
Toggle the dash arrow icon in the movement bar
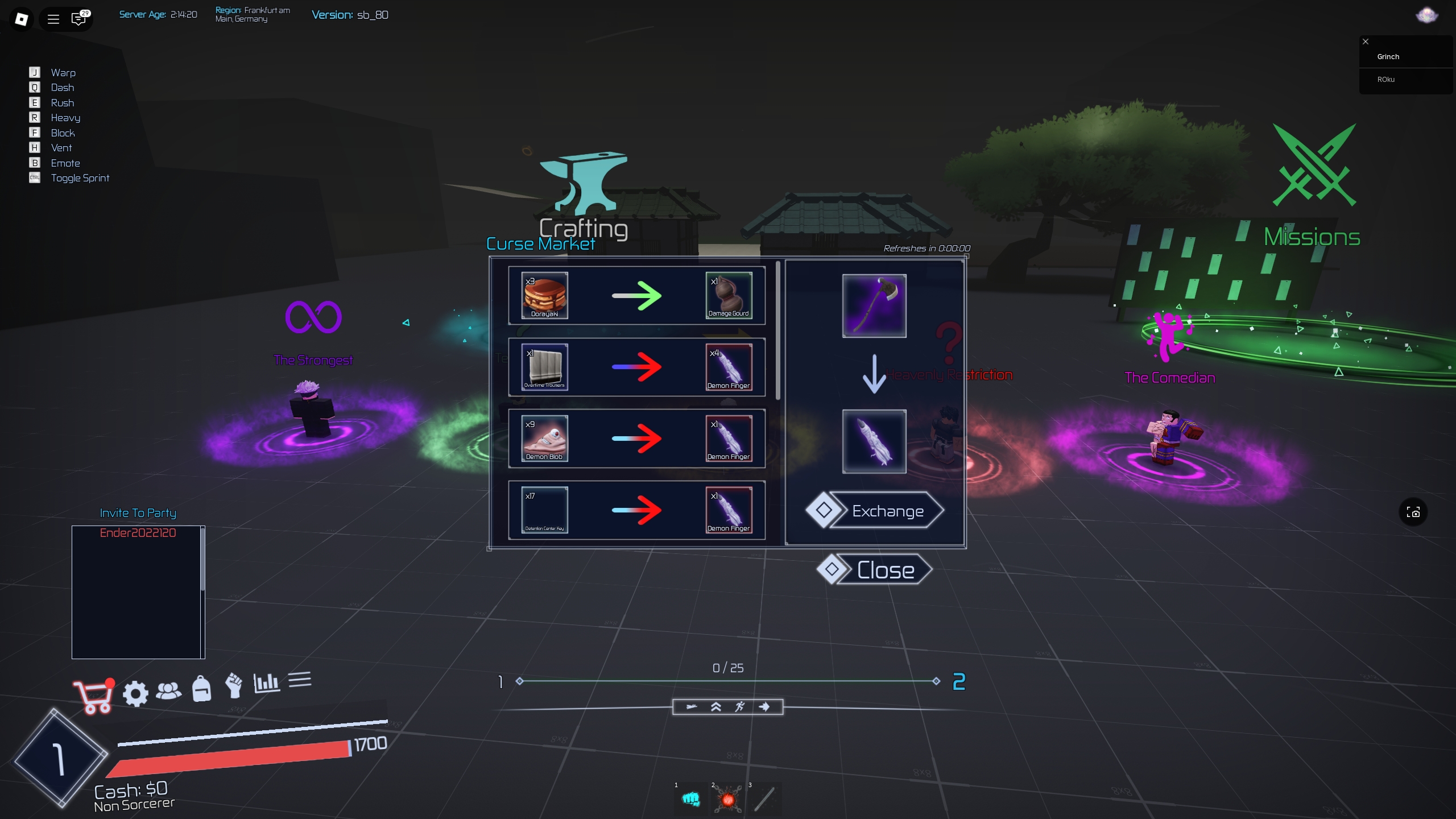click(765, 706)
